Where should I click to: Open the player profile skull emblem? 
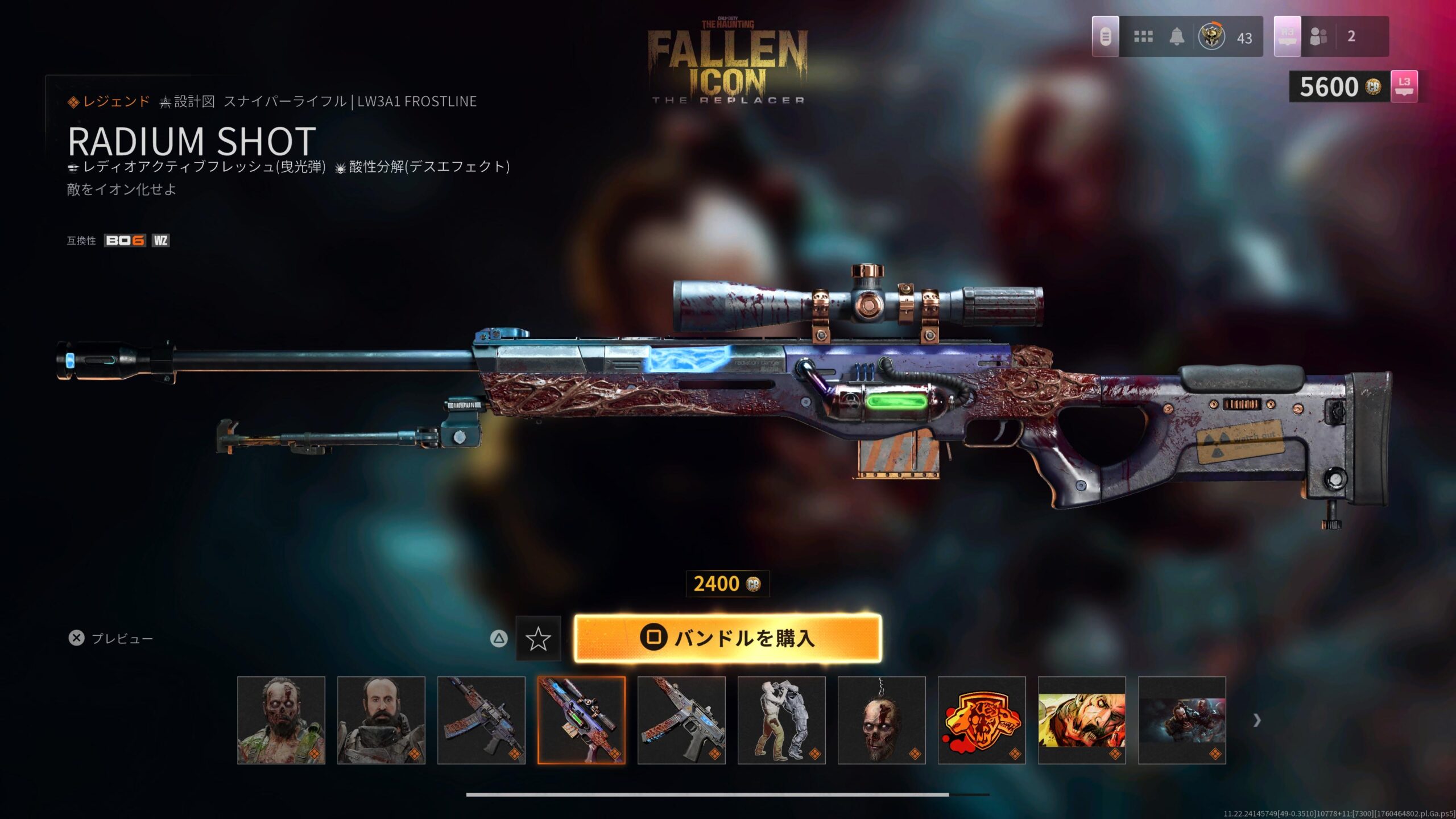pos(1211,37)
